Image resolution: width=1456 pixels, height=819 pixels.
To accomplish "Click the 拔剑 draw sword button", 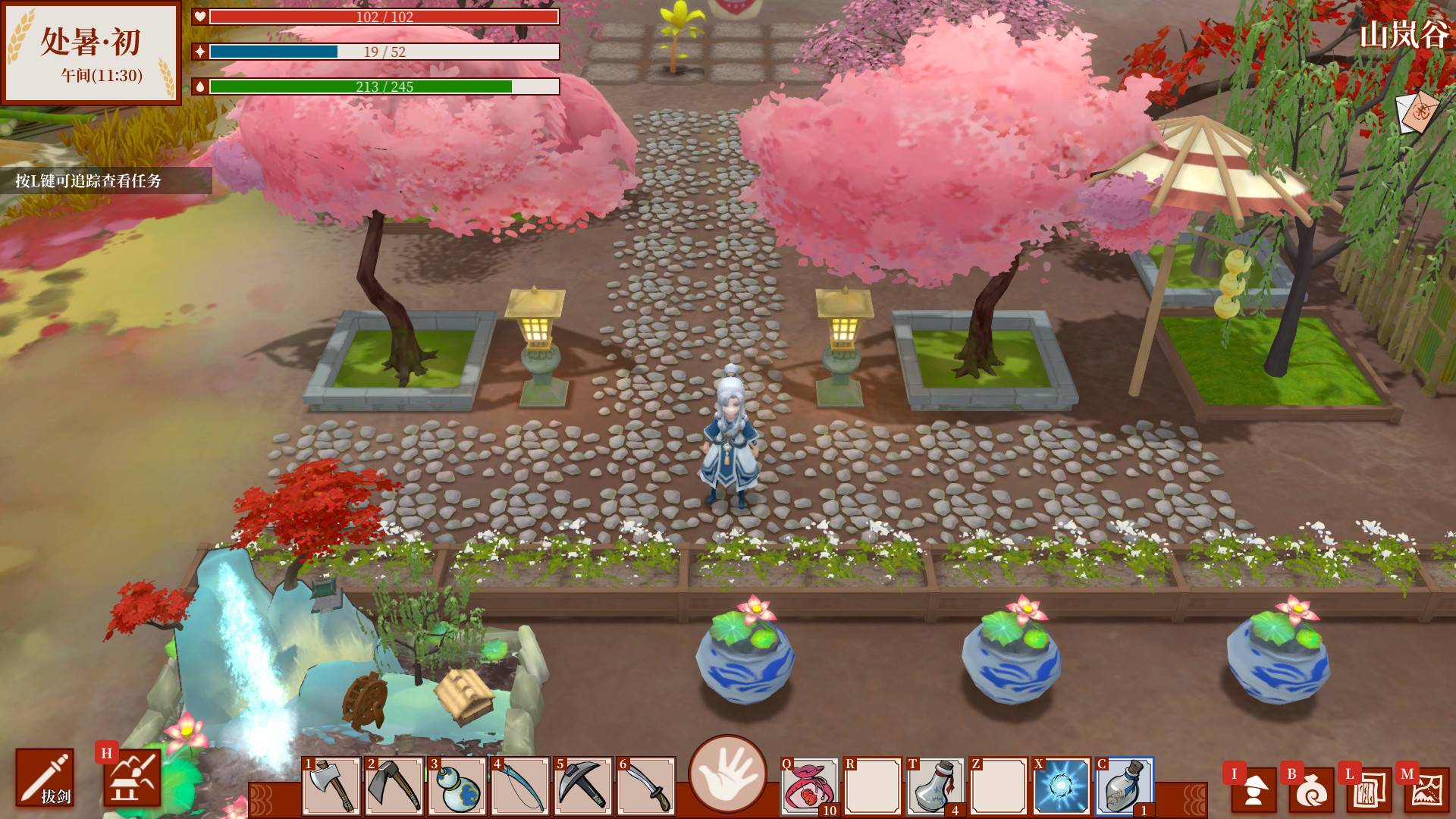I will [x=45, y=777].
